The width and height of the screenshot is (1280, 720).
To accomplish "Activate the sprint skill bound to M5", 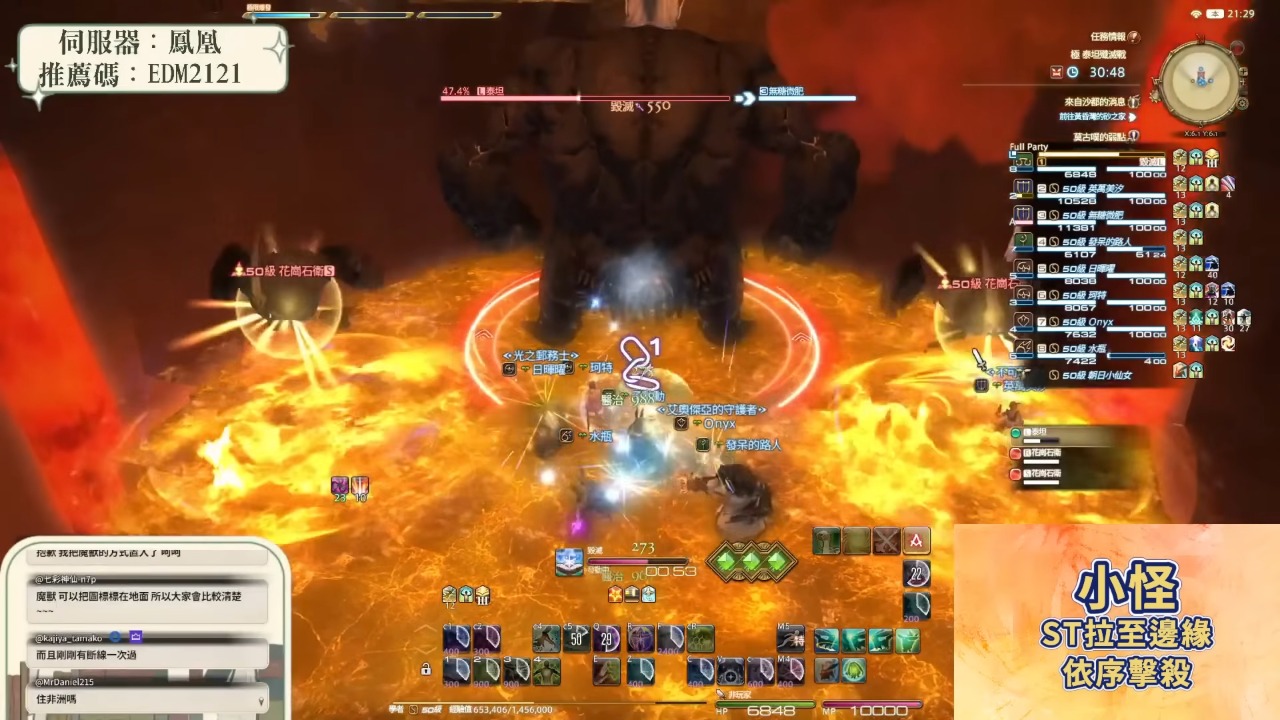I will pos(791,638).
